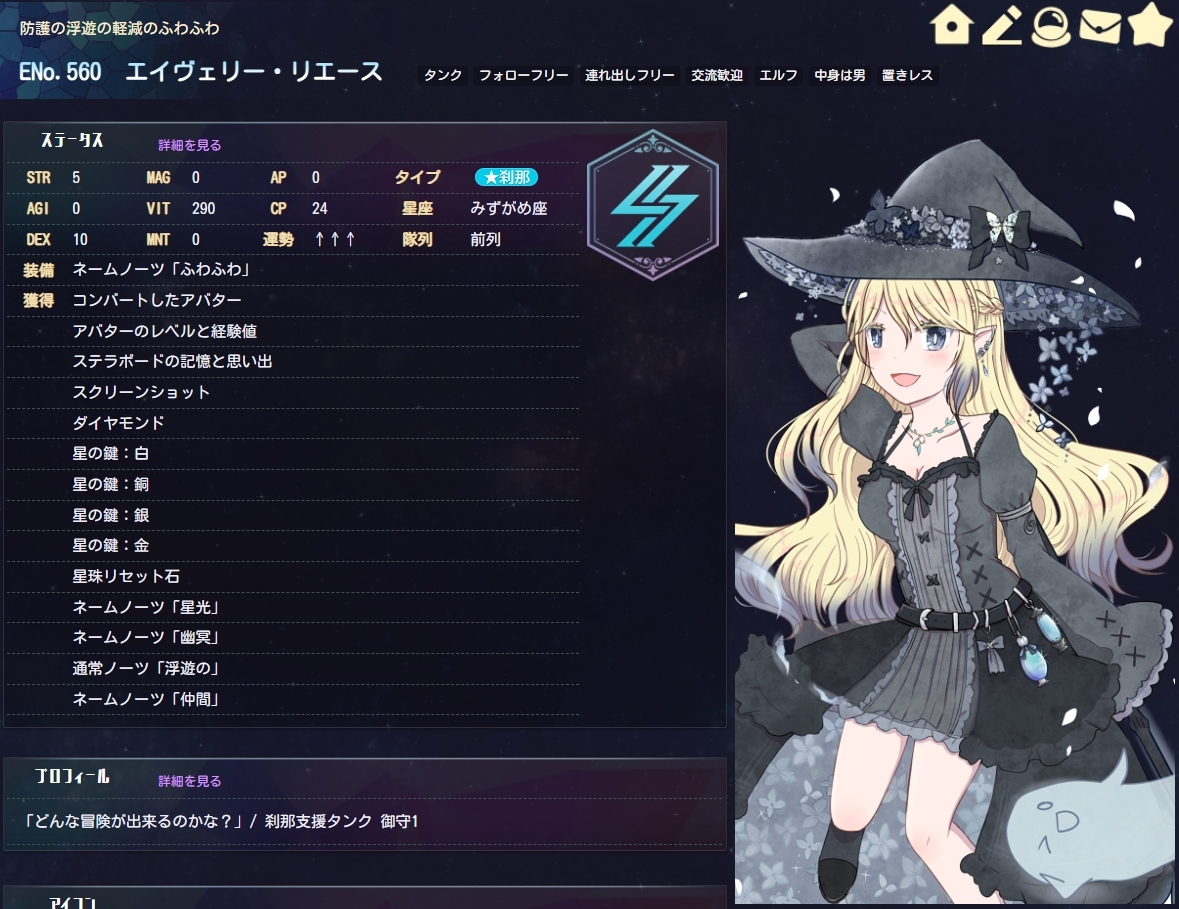Select the ダイヤモンド item row

(118, 423)
